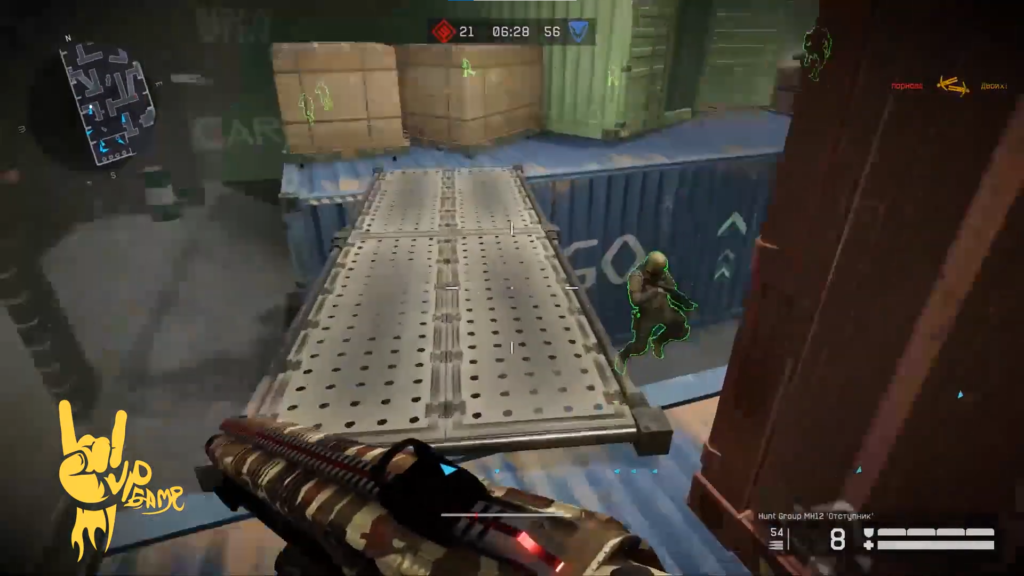The image size is (1024, 576).
Task: Click the orange weapon icon in the kill feed
Action: [x=952, y=87]
